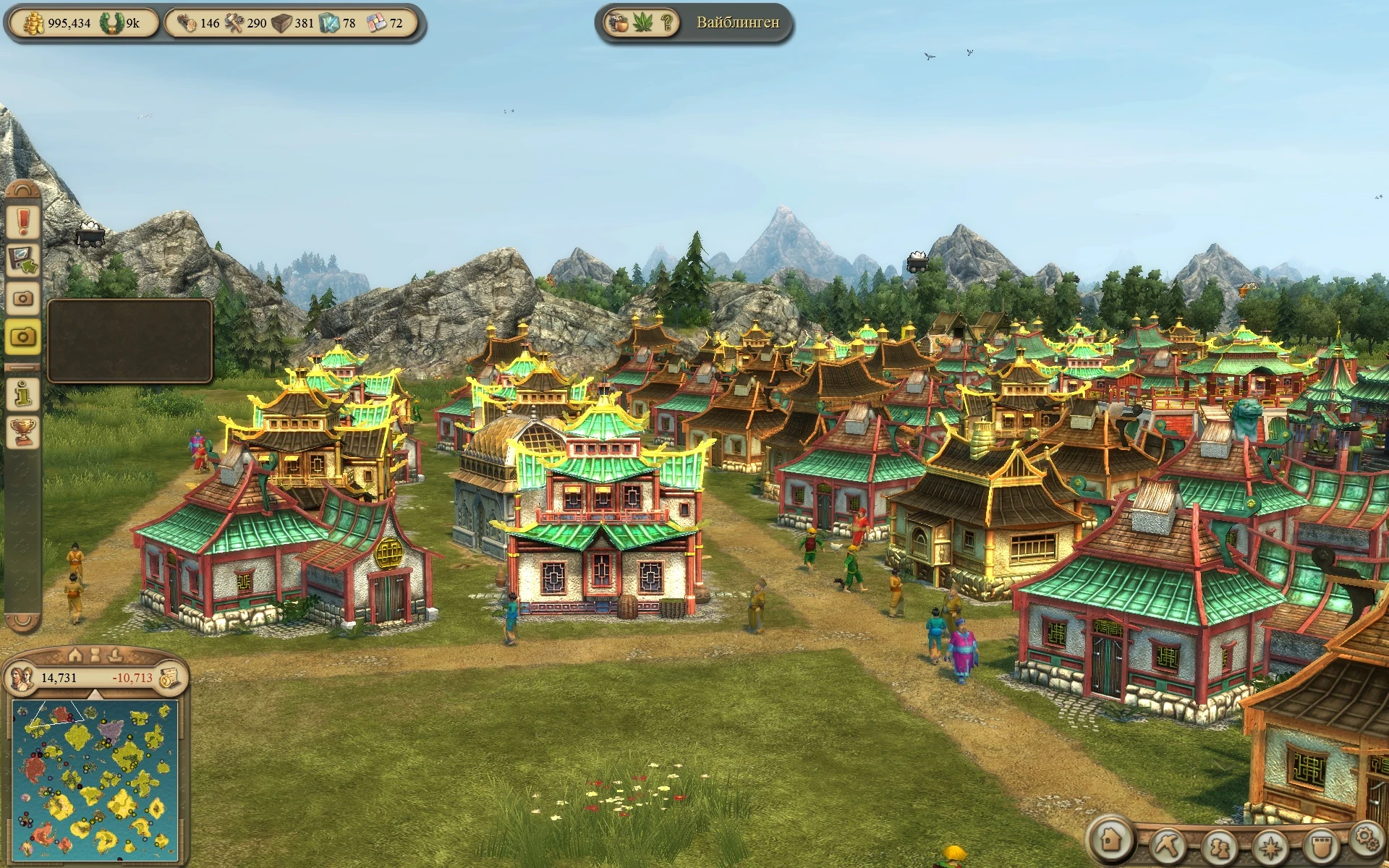Open the build menu via the house icon
Image resolution: width=1389 pixels, height=868 pixels.
(x=1111, y=841)
